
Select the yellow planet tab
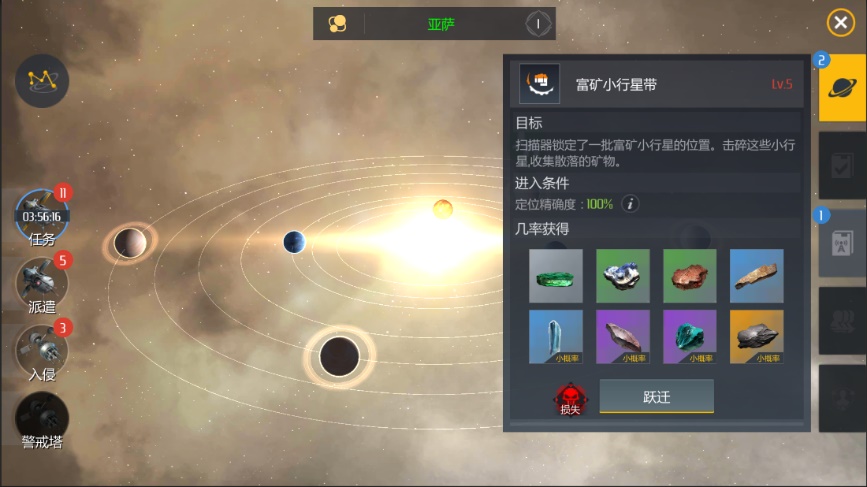[x=842, y=88]
